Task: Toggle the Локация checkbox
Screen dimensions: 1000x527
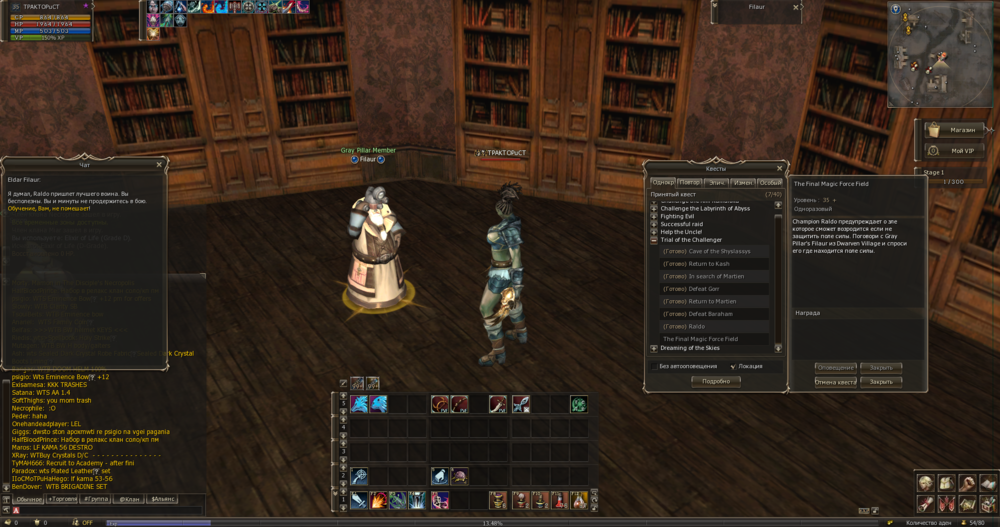Action: 732,367
